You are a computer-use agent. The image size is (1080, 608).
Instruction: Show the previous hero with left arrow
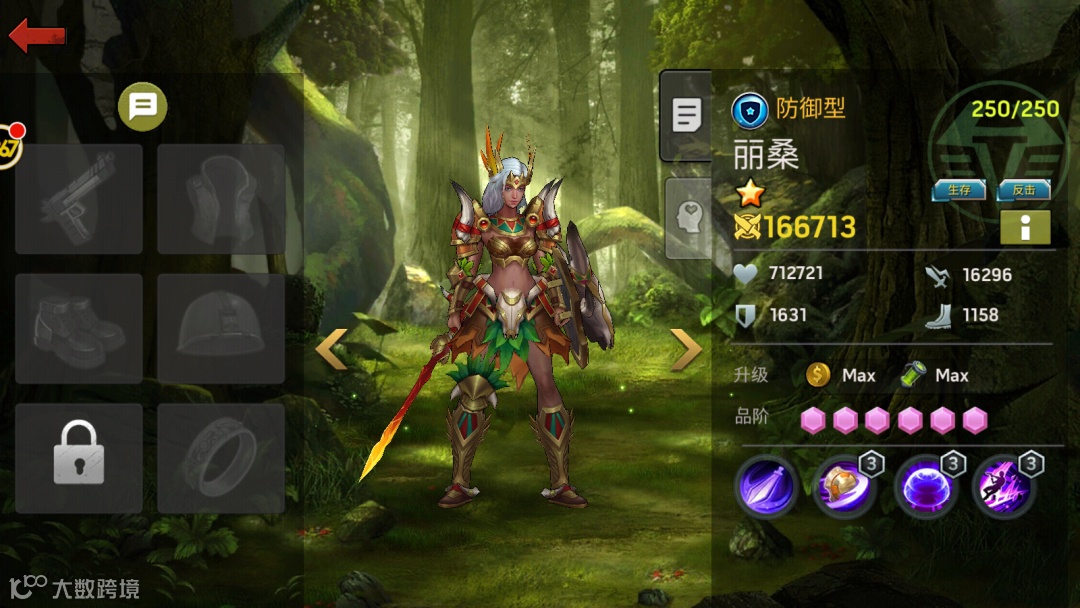coord(332,349)
